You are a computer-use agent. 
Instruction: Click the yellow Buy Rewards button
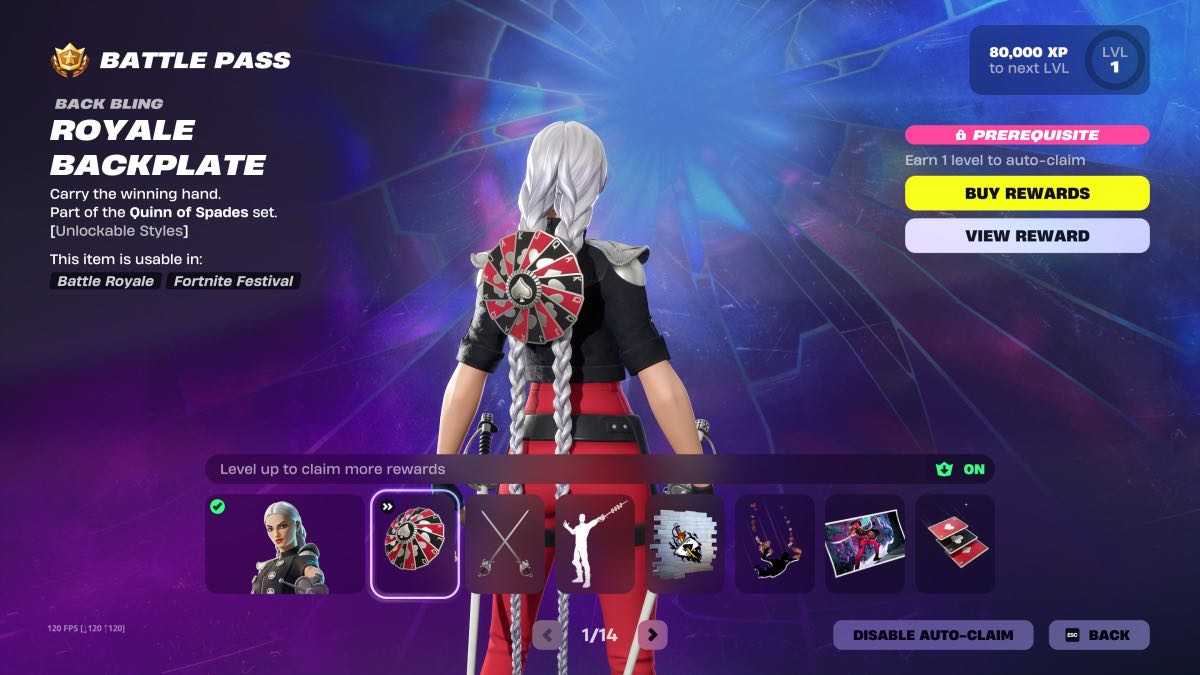point(1027,193)
